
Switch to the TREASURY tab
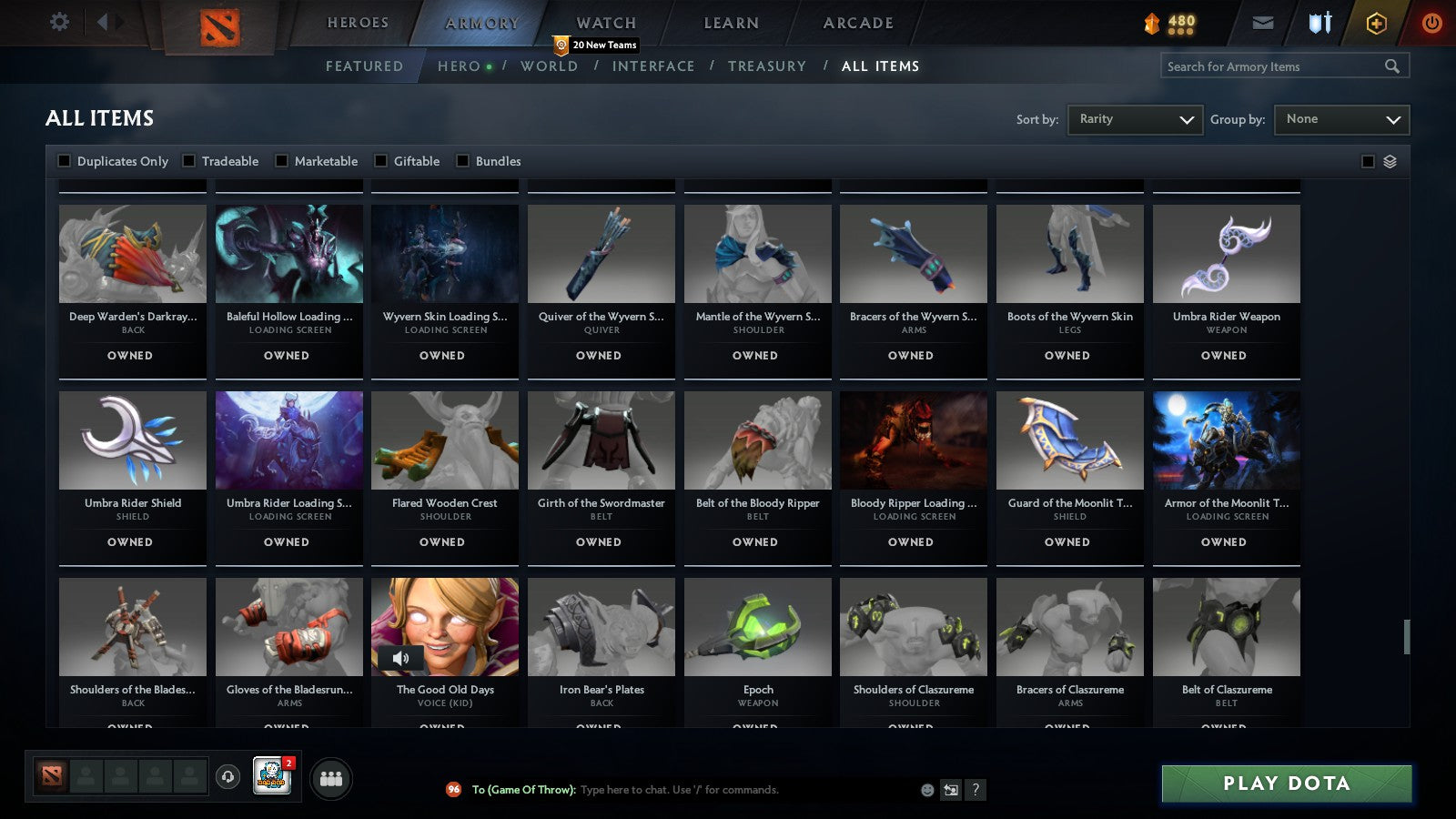point(768,66)
